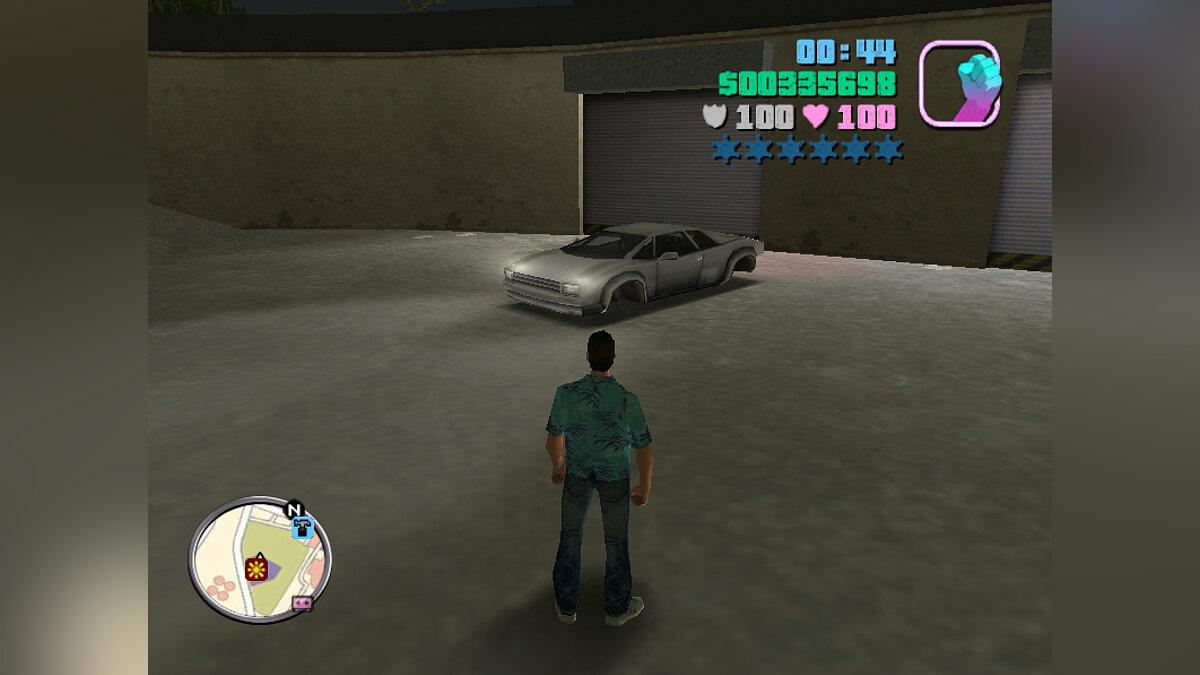Screen dimensions: 1200x675
Task: Click the north N indicator on the radar
Action: click(x=294, y=510)
